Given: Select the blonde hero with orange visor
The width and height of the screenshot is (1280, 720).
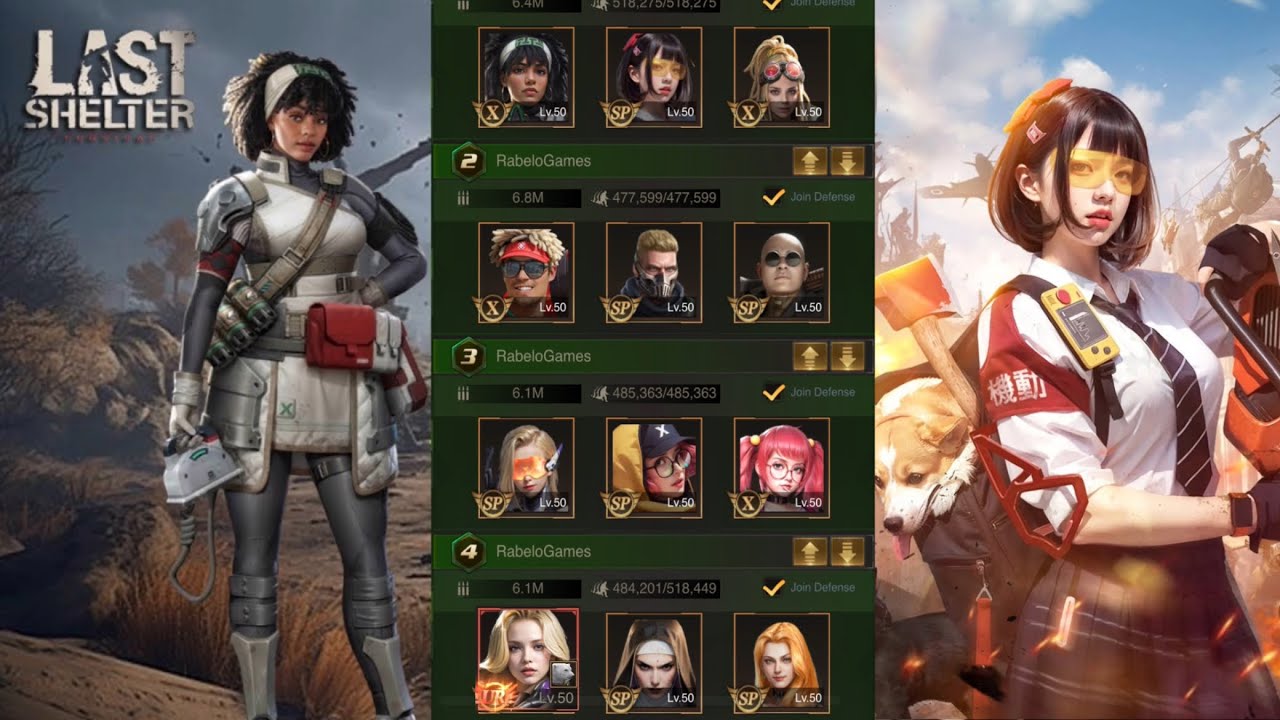Looking at the screenshot, I should (526, 467).
